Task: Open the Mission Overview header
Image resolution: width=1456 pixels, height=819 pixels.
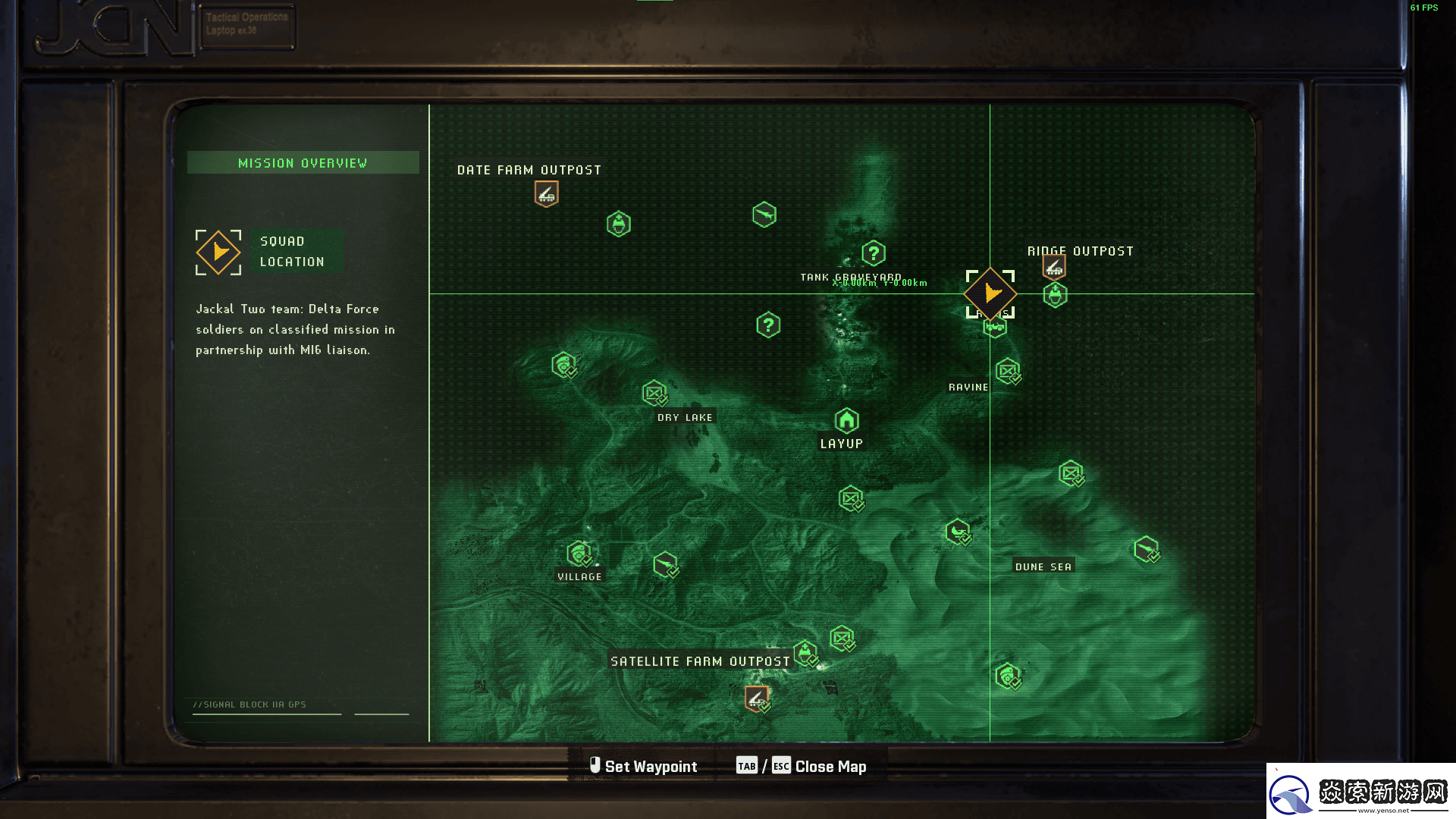Action: coord(303,163)
